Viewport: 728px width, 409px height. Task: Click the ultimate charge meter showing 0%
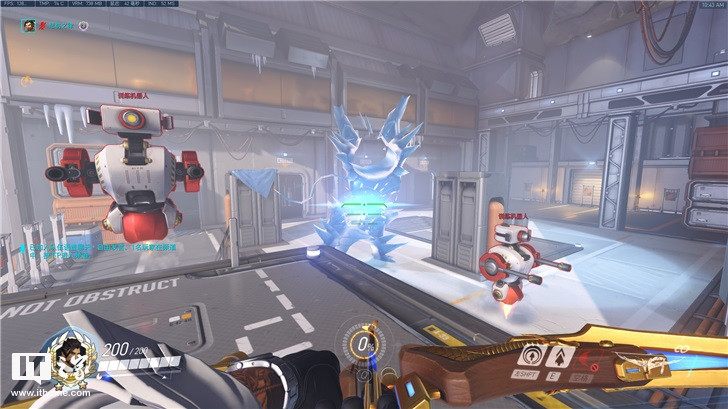[364, 345]
